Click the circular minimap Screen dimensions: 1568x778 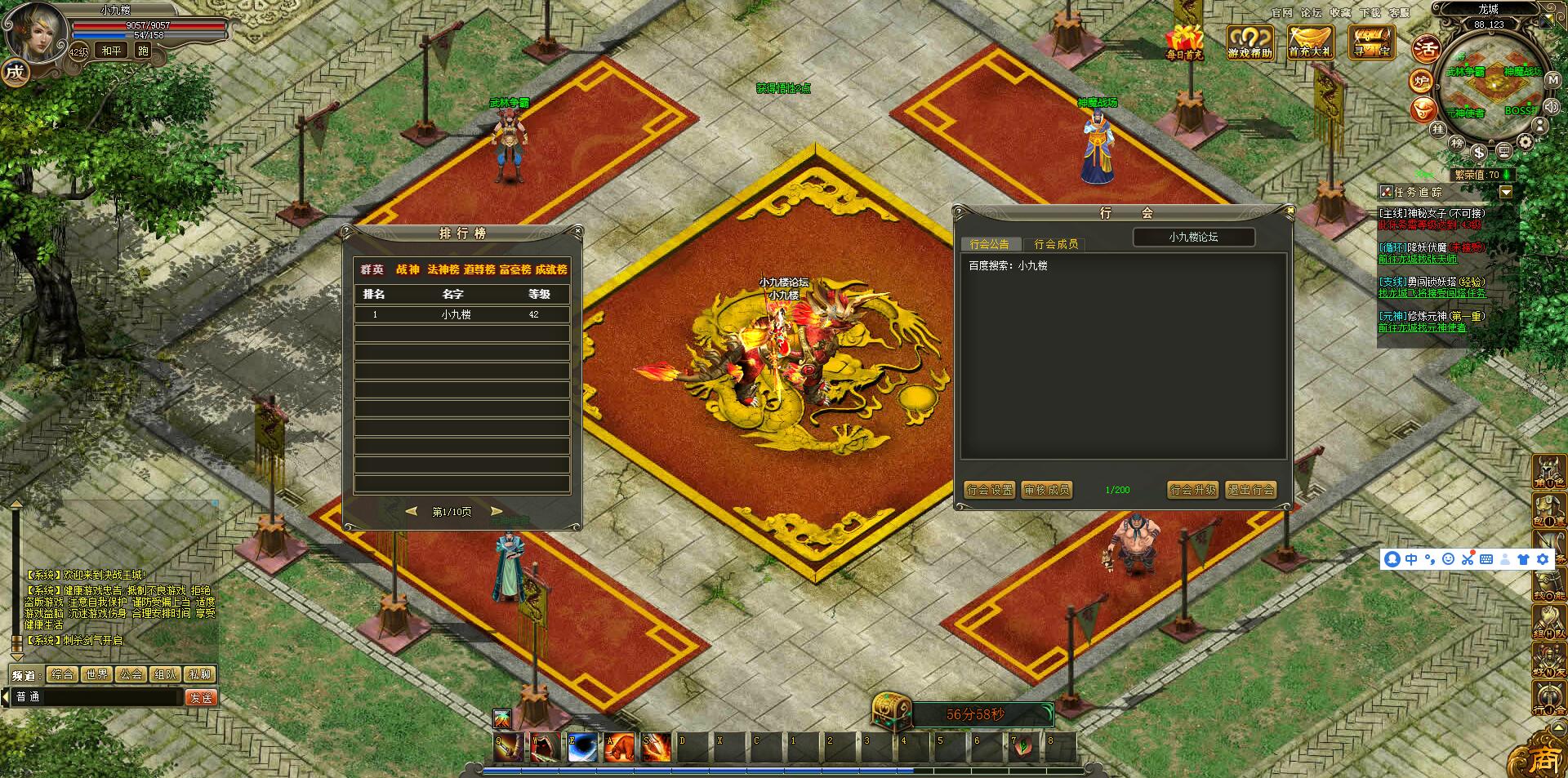(1490, 86)
